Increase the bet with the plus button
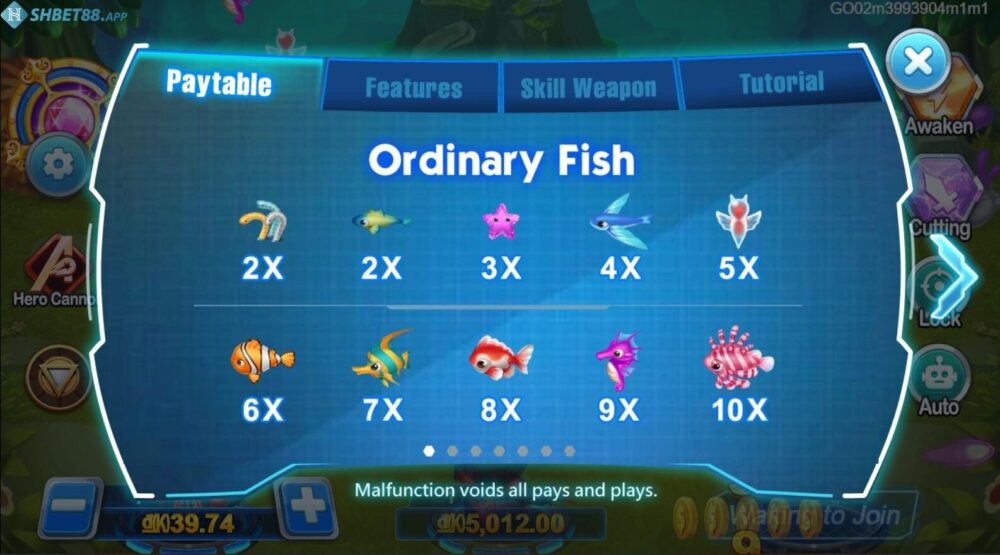 [x=307, y=508]
